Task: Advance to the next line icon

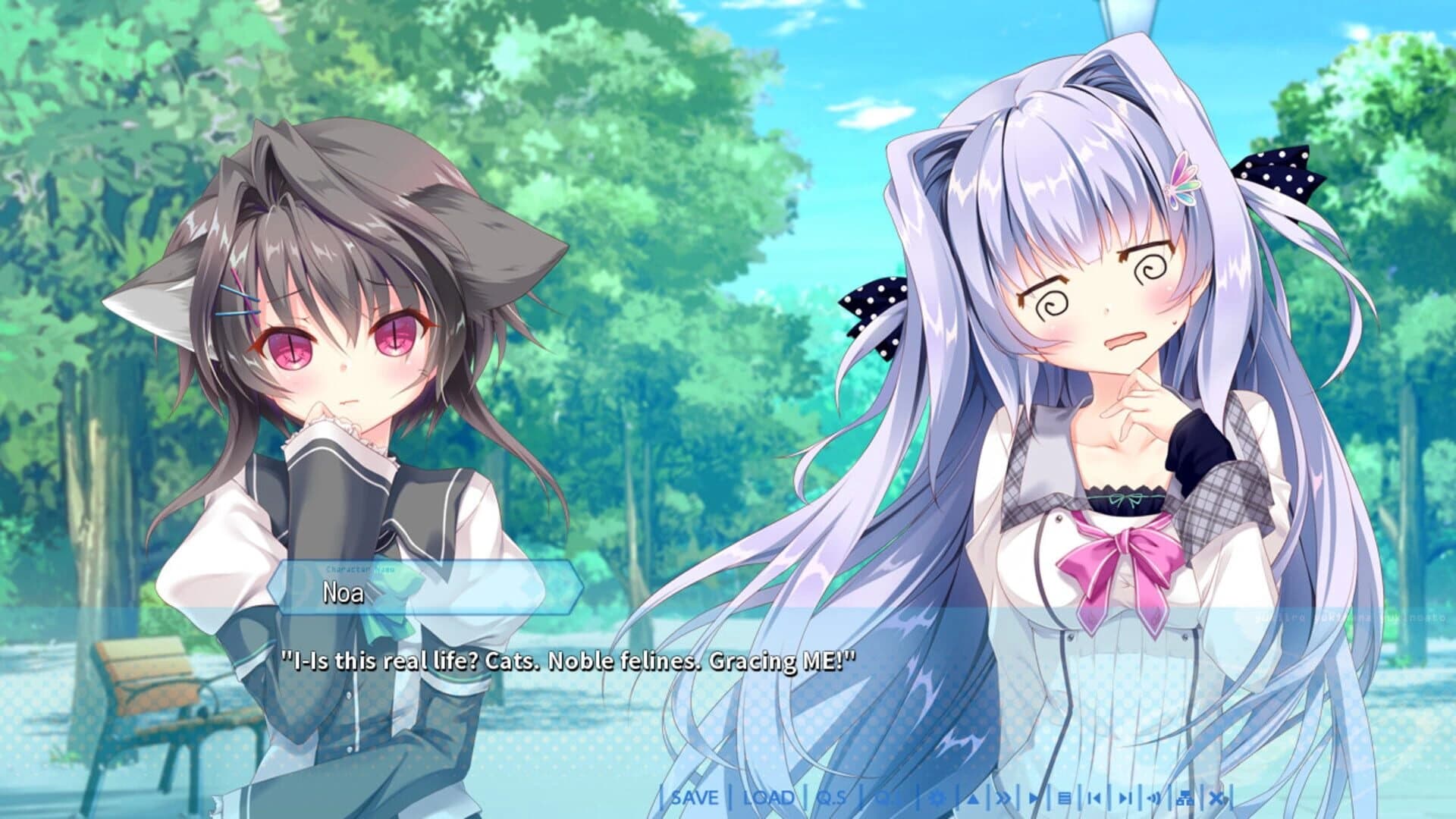Action: point(1125,798)
